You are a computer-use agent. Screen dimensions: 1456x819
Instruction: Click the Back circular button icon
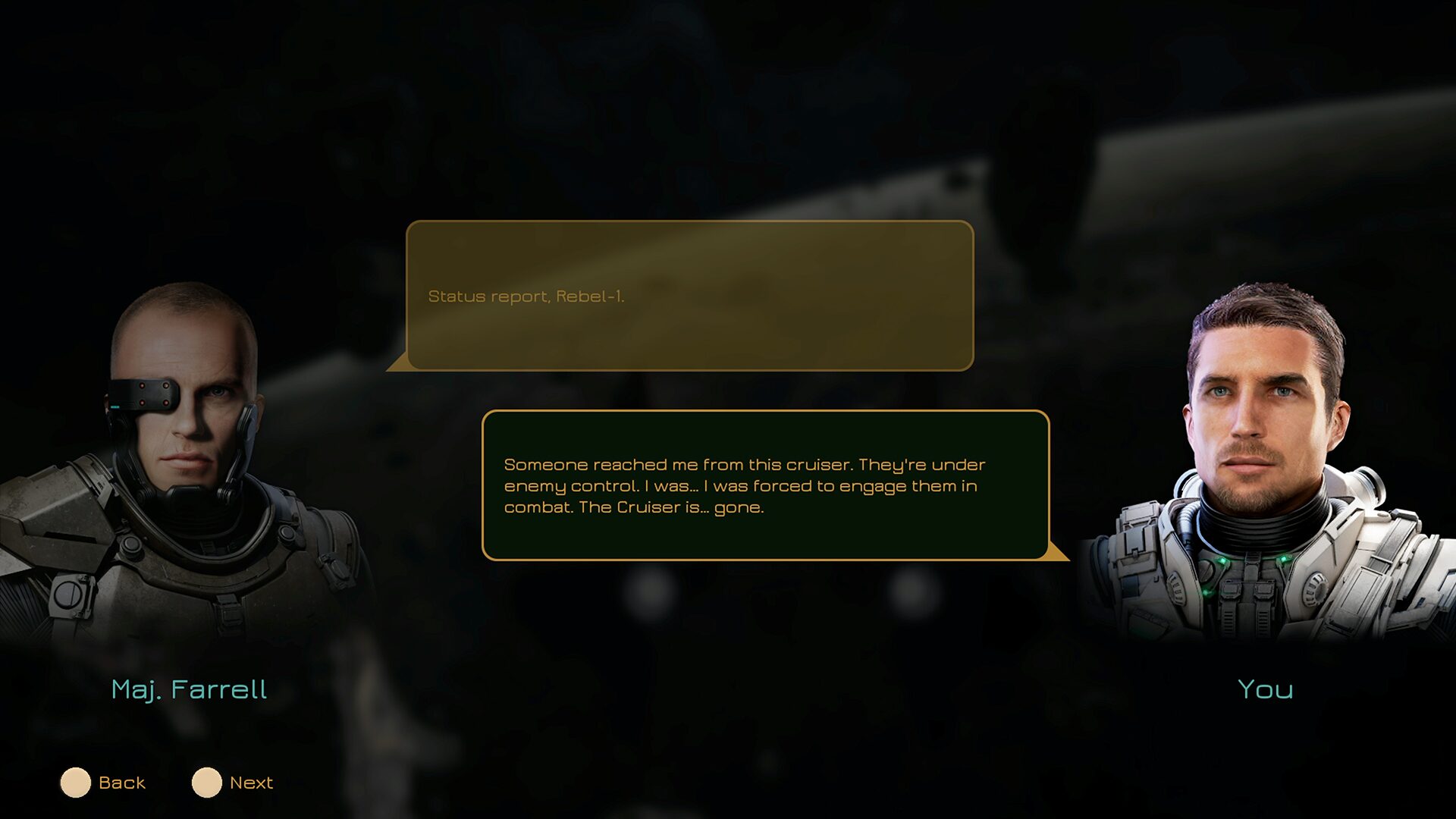click(x=76, y=782)
